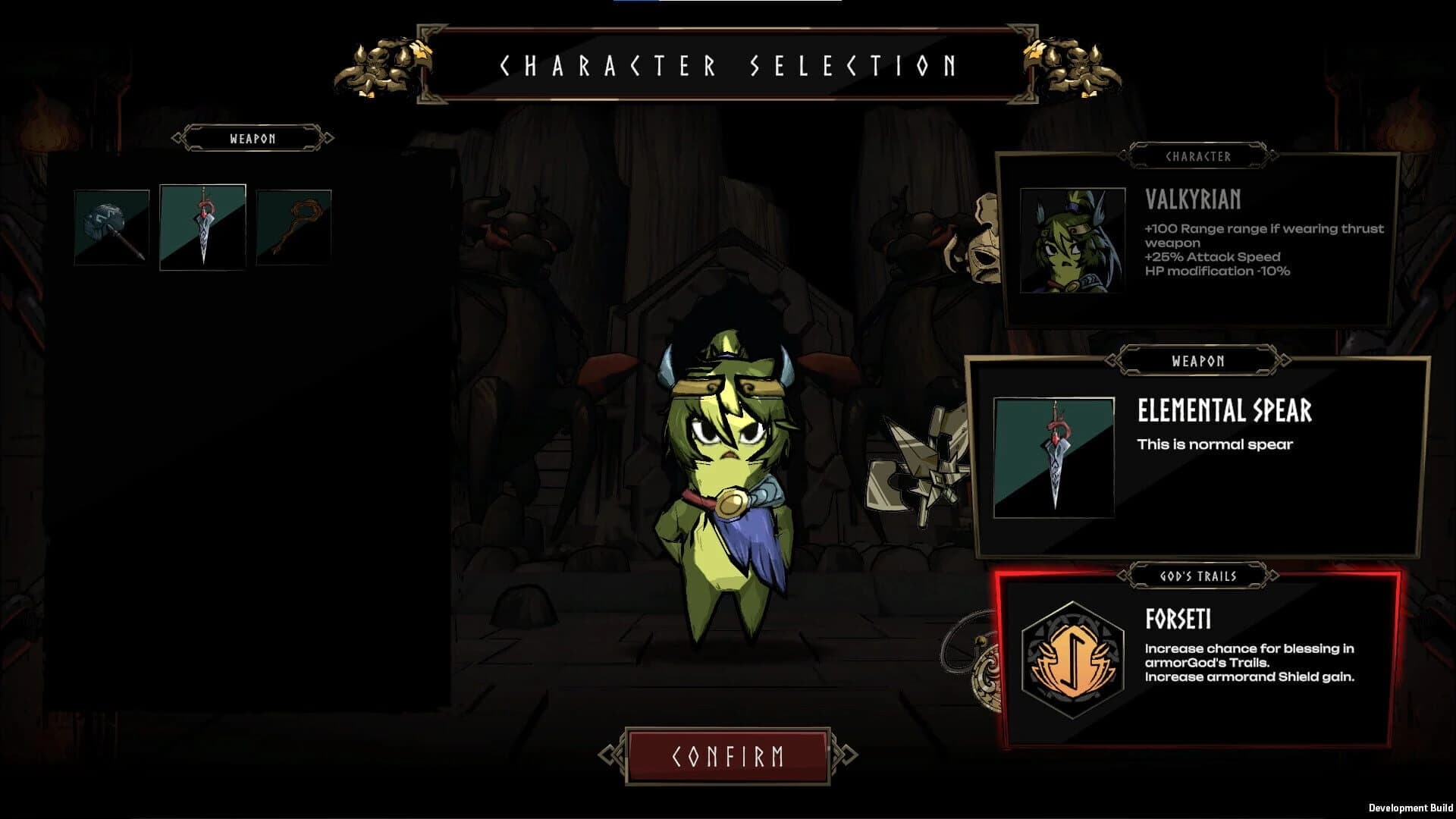1456x819 pixels.
Task: Click the golden skull ornament left of title
Action: click(x=379, y=64)
